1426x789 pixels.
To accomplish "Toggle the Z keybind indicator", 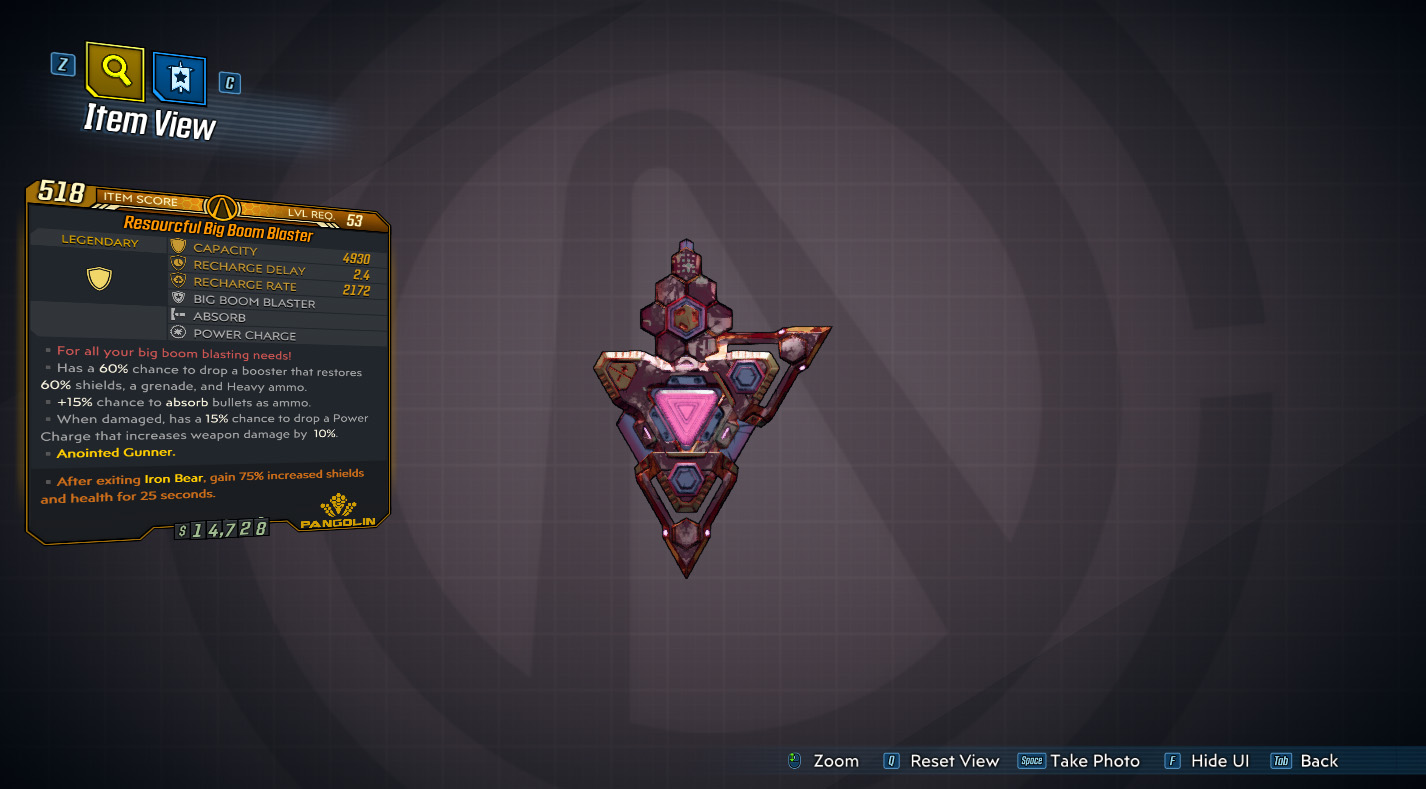I will [x=63, y=64].
